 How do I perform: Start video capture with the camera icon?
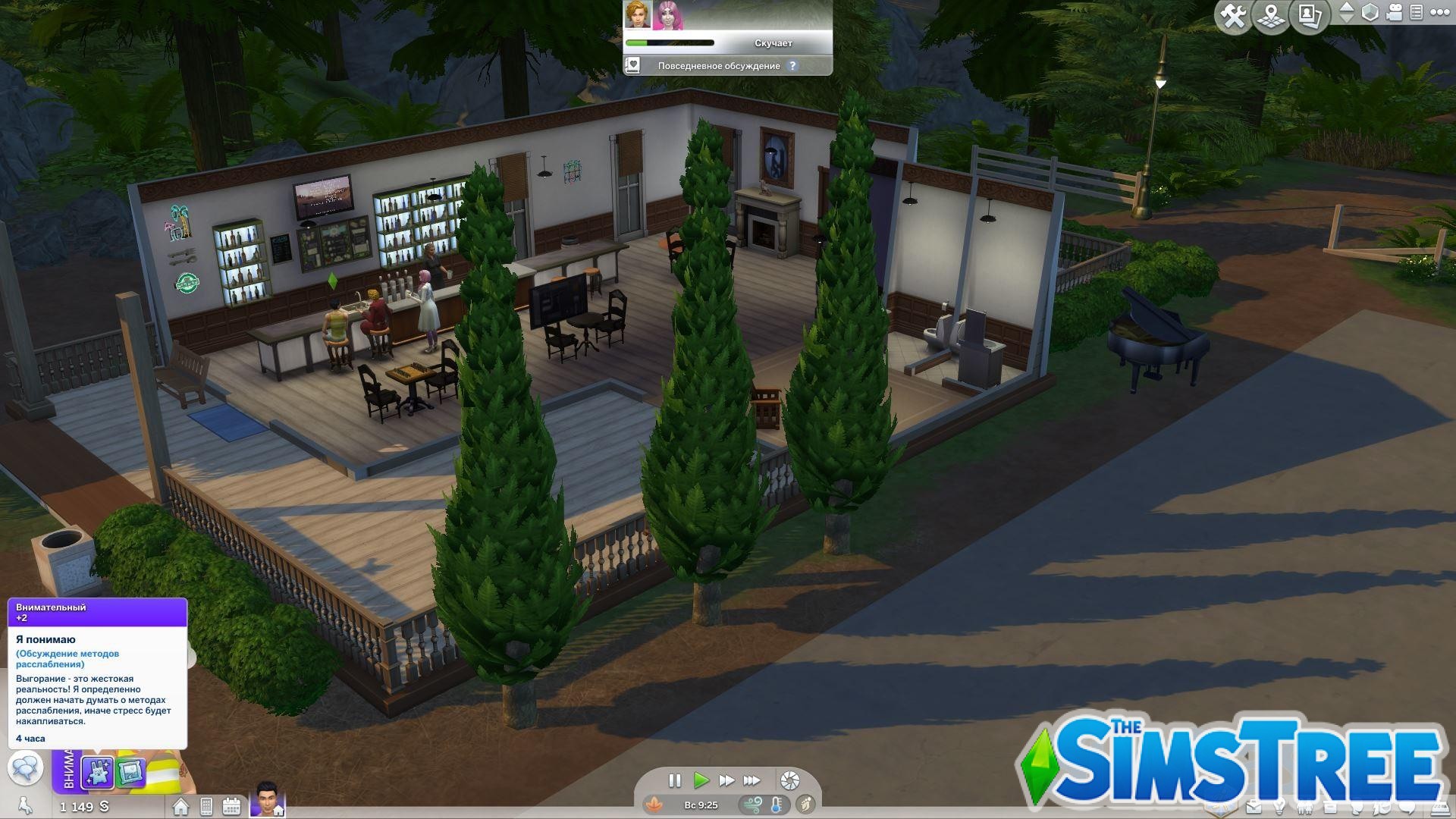point(1394,11)
